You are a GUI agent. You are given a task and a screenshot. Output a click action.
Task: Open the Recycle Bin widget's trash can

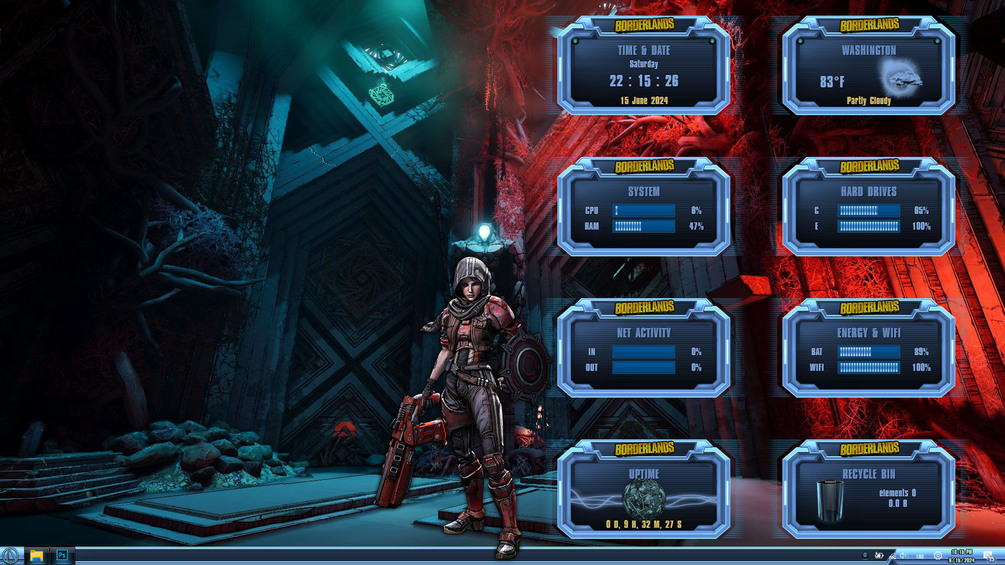coord(829,500)
